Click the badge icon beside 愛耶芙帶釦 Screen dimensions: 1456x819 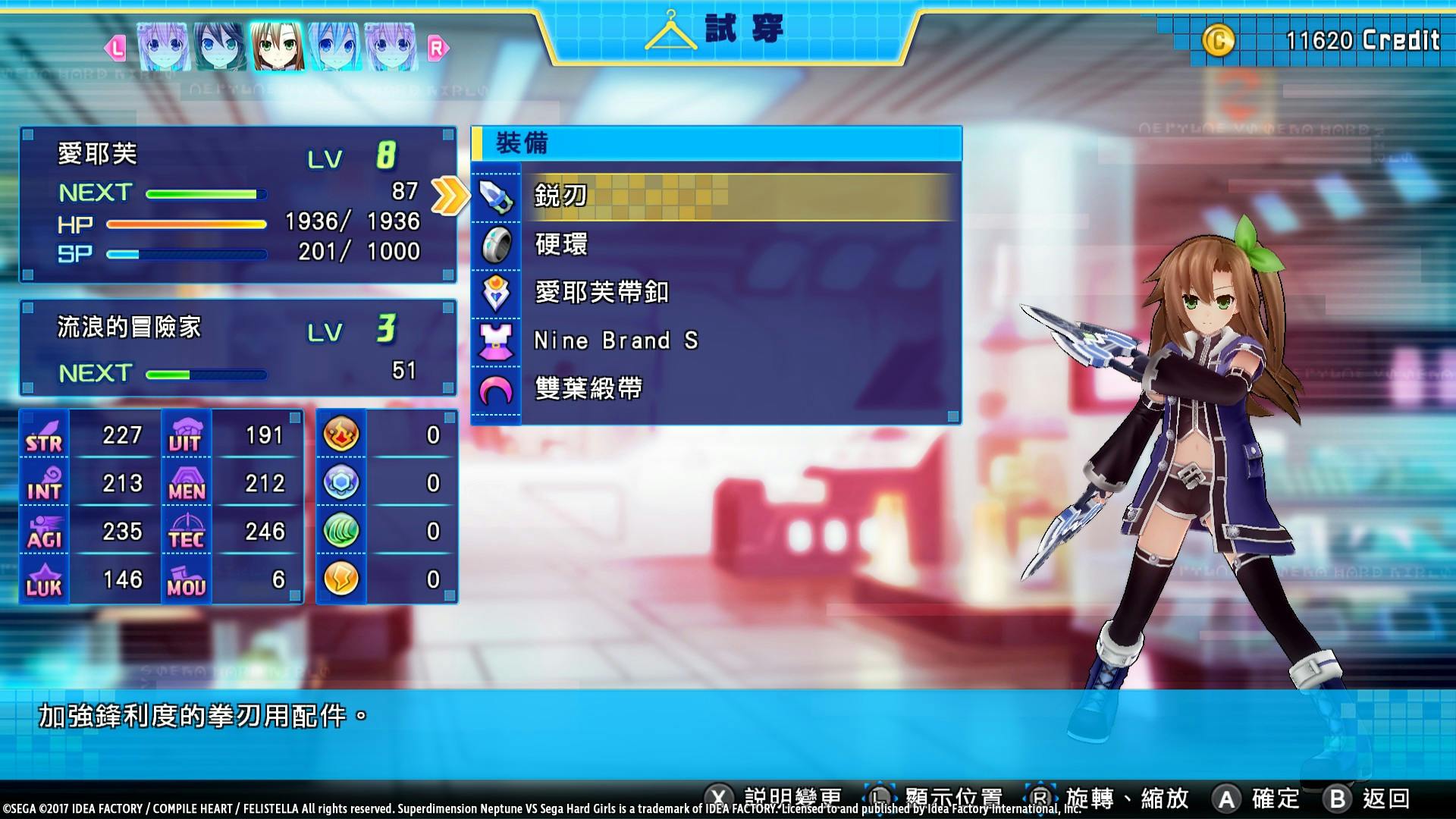coord(497,293)
